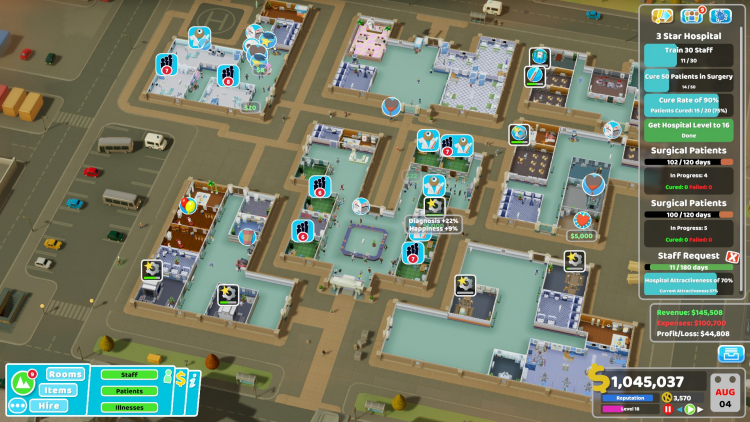The width and height of the screenshot is (750, 422).
Task: Open the three-dots more options button
Action: click(x=17, y=406)
